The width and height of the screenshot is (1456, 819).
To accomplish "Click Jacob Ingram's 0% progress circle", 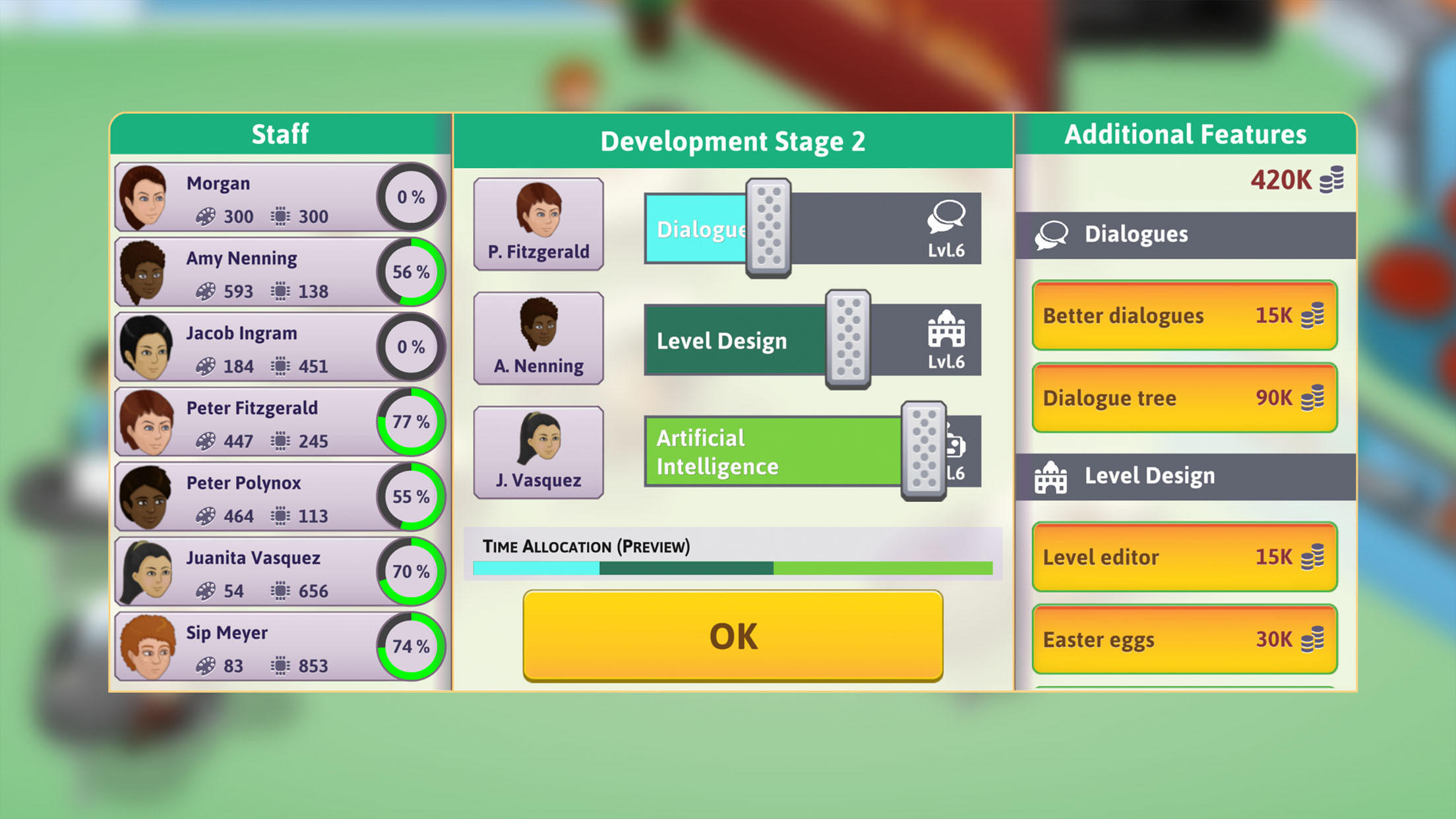I will pos(411,346).
